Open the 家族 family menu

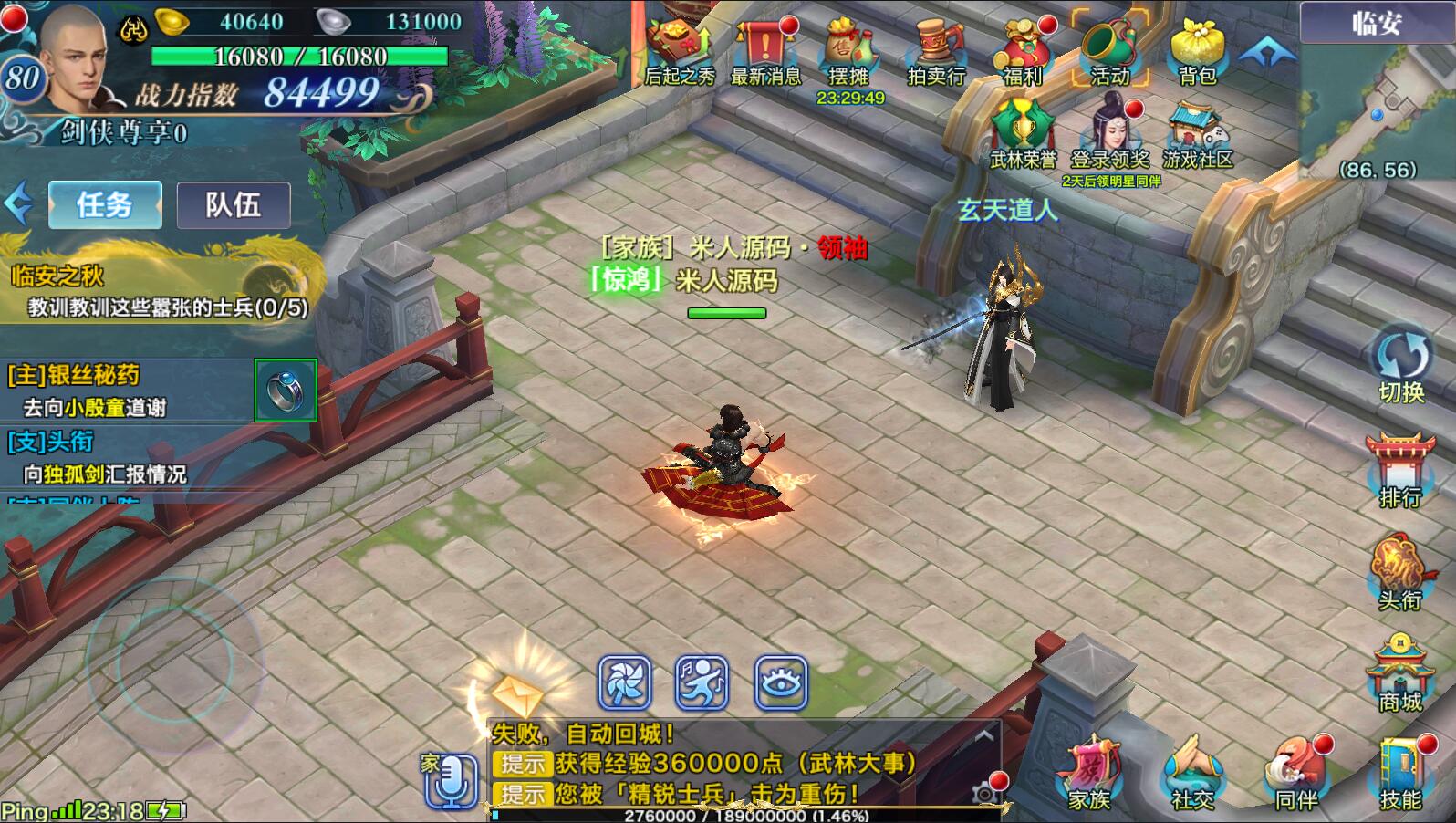tap(1089, 774)
